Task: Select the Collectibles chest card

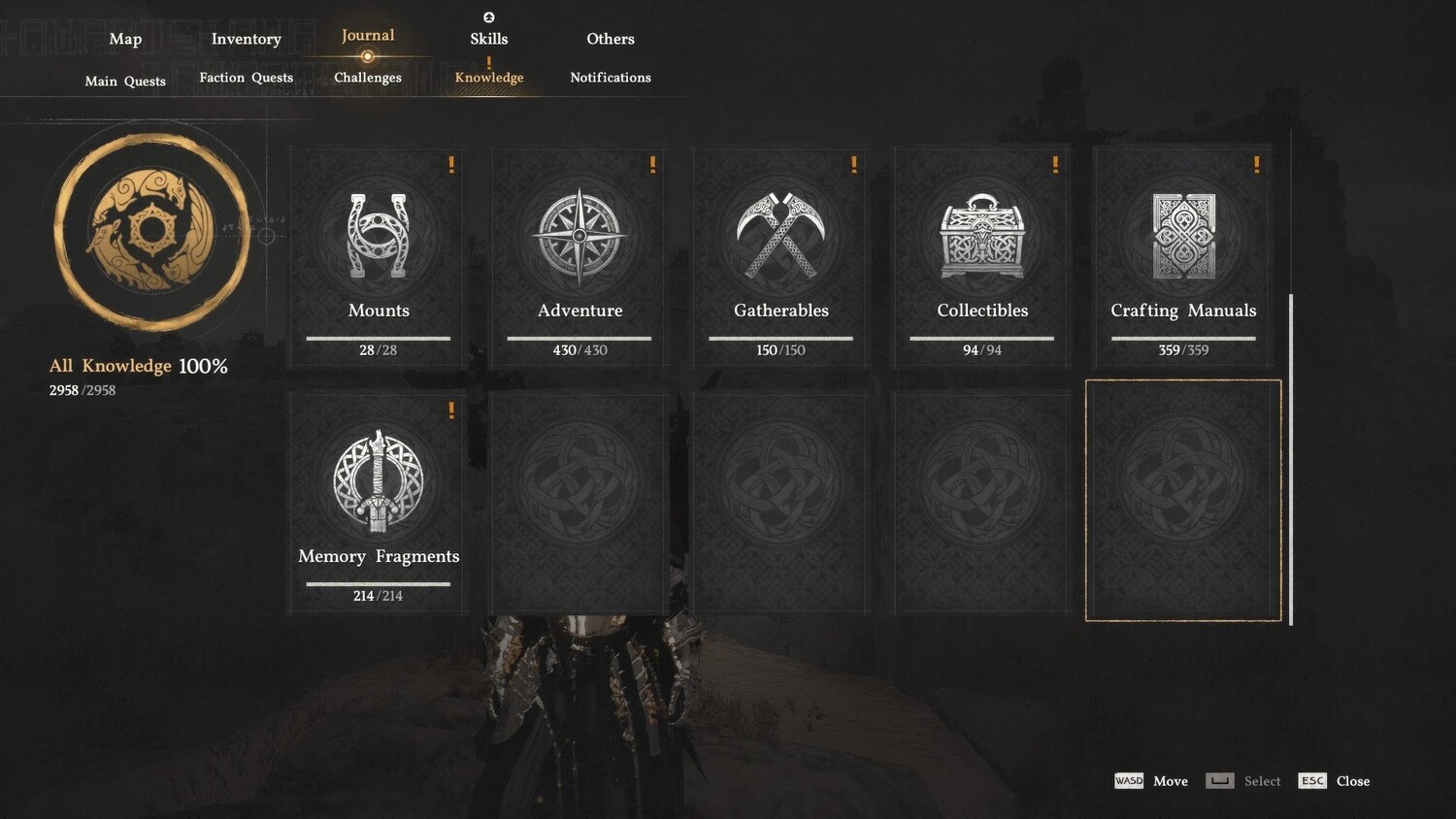Action: (x=981, y=257)
